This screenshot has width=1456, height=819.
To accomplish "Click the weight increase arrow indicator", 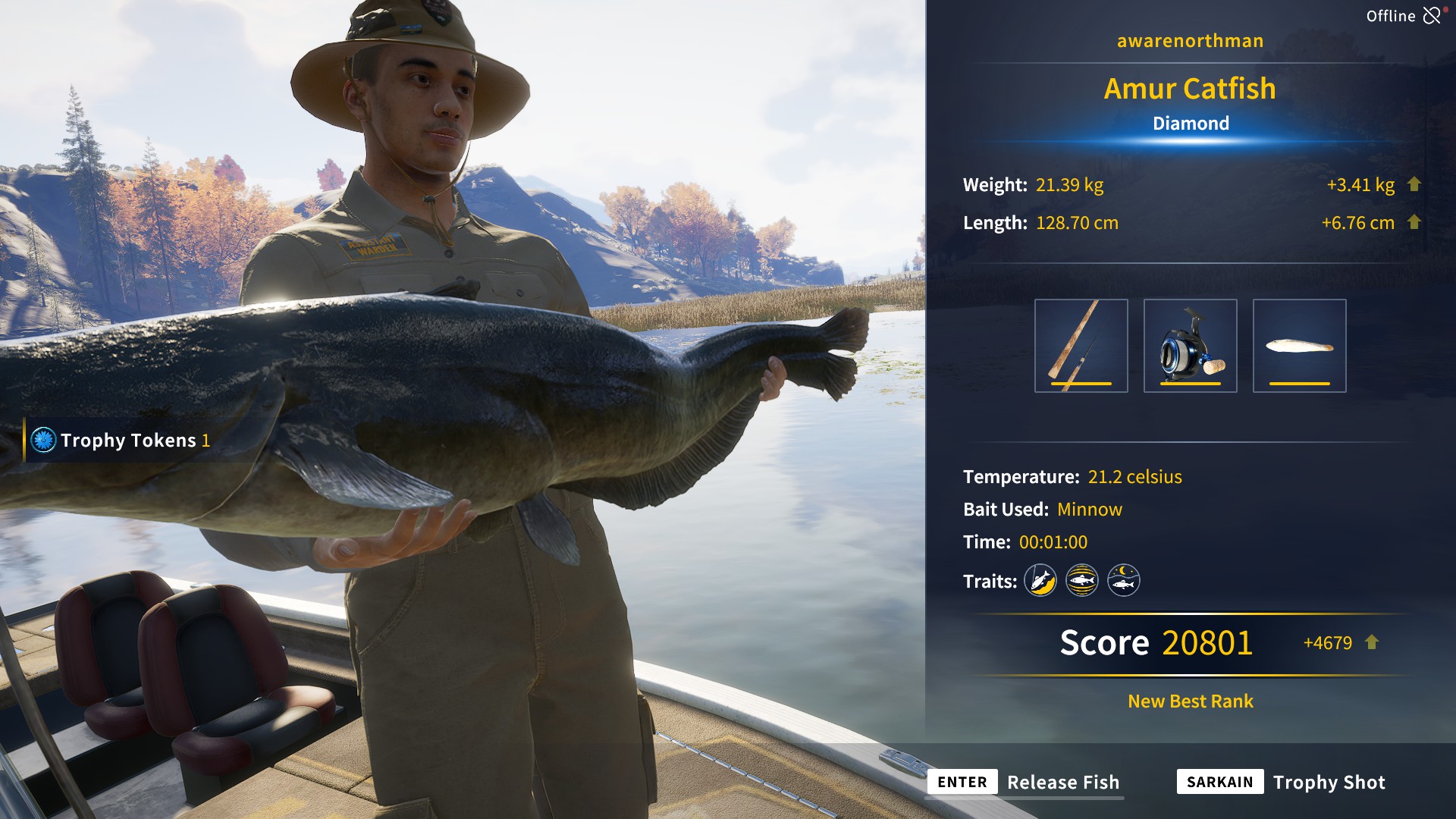I will (1414, 184).
